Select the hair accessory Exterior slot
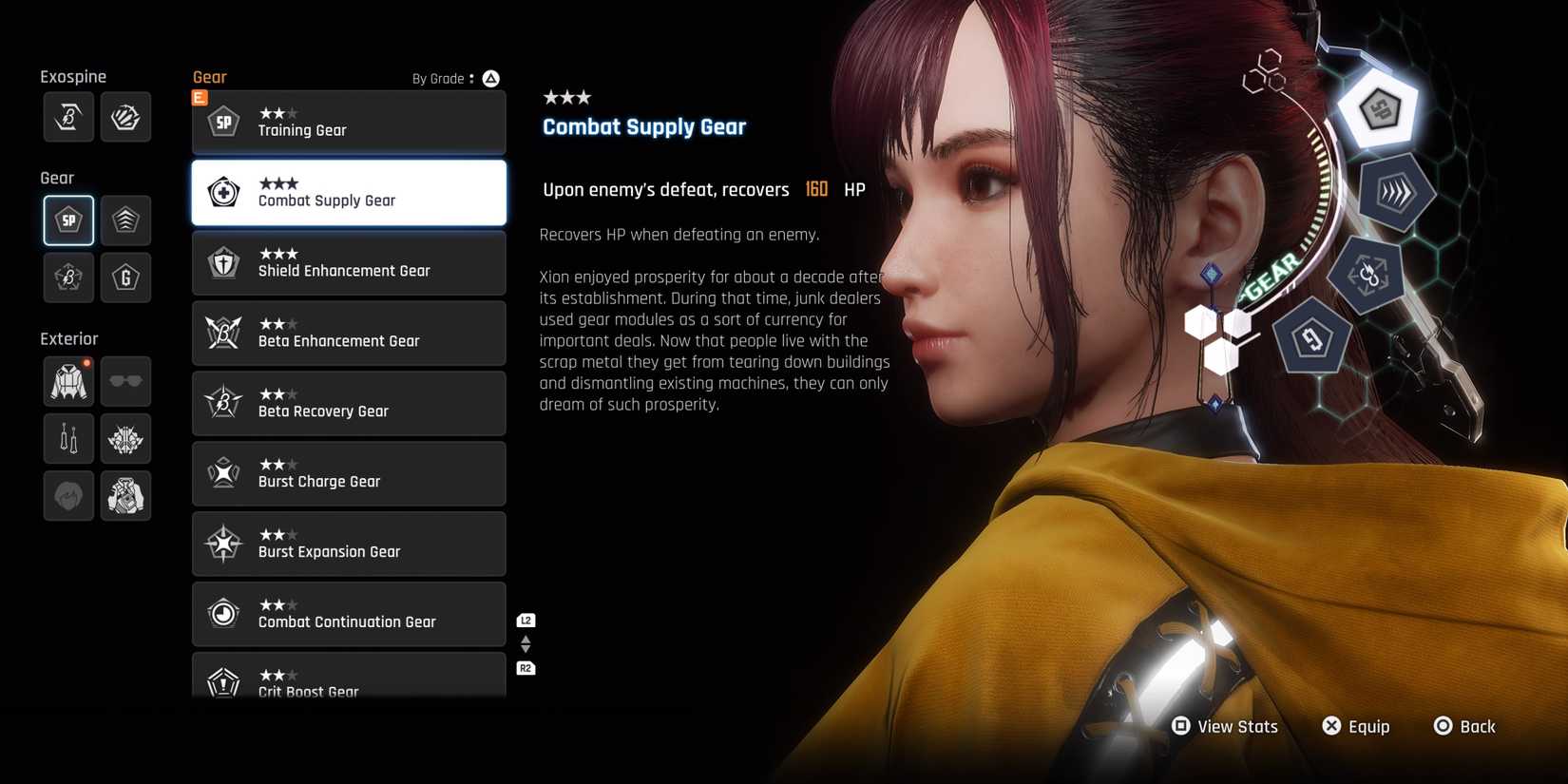 pyautogui.click(x=125, y=438)
